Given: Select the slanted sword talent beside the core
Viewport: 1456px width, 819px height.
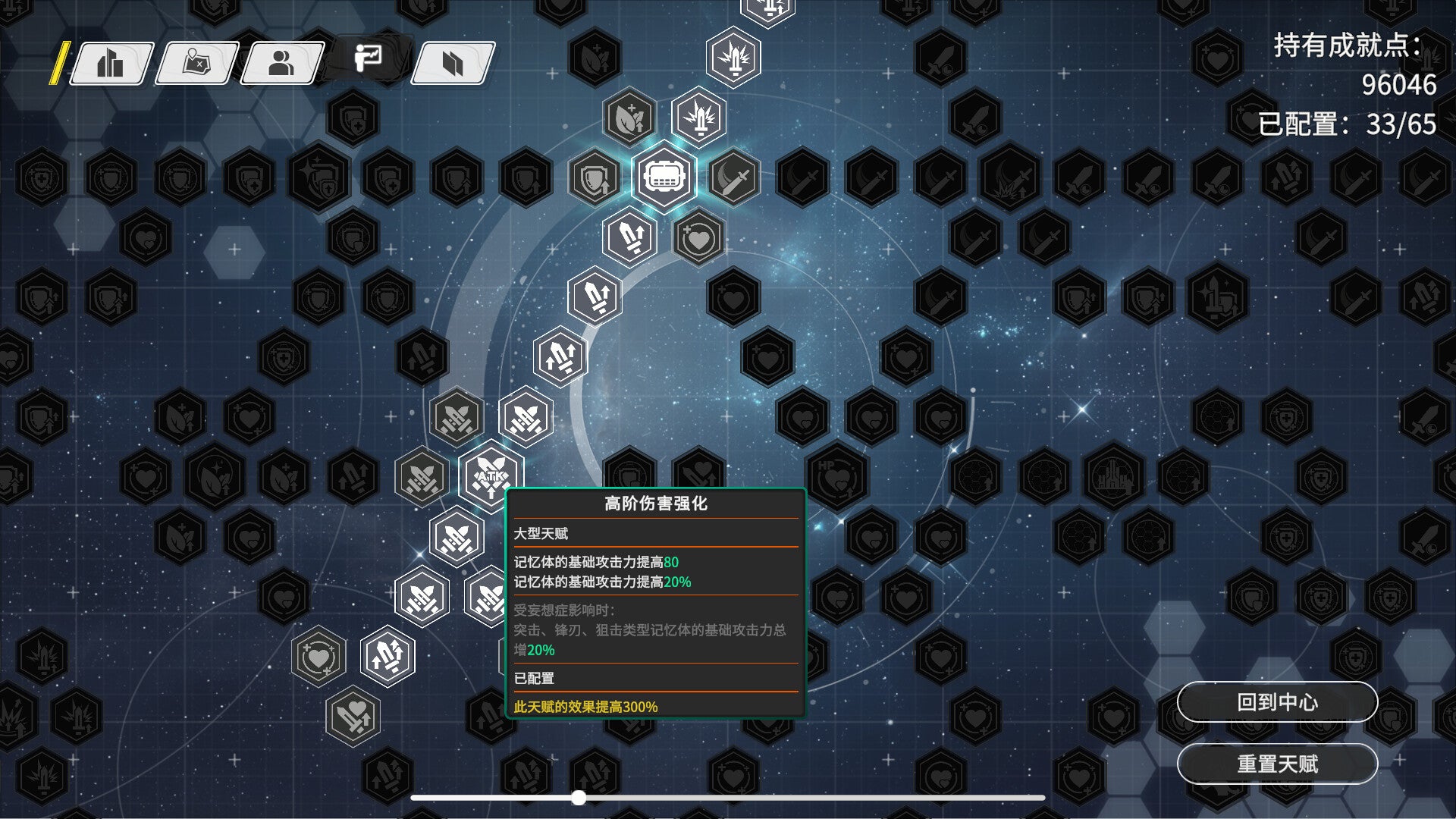Looking at the screenshot, I should point(734,177).
